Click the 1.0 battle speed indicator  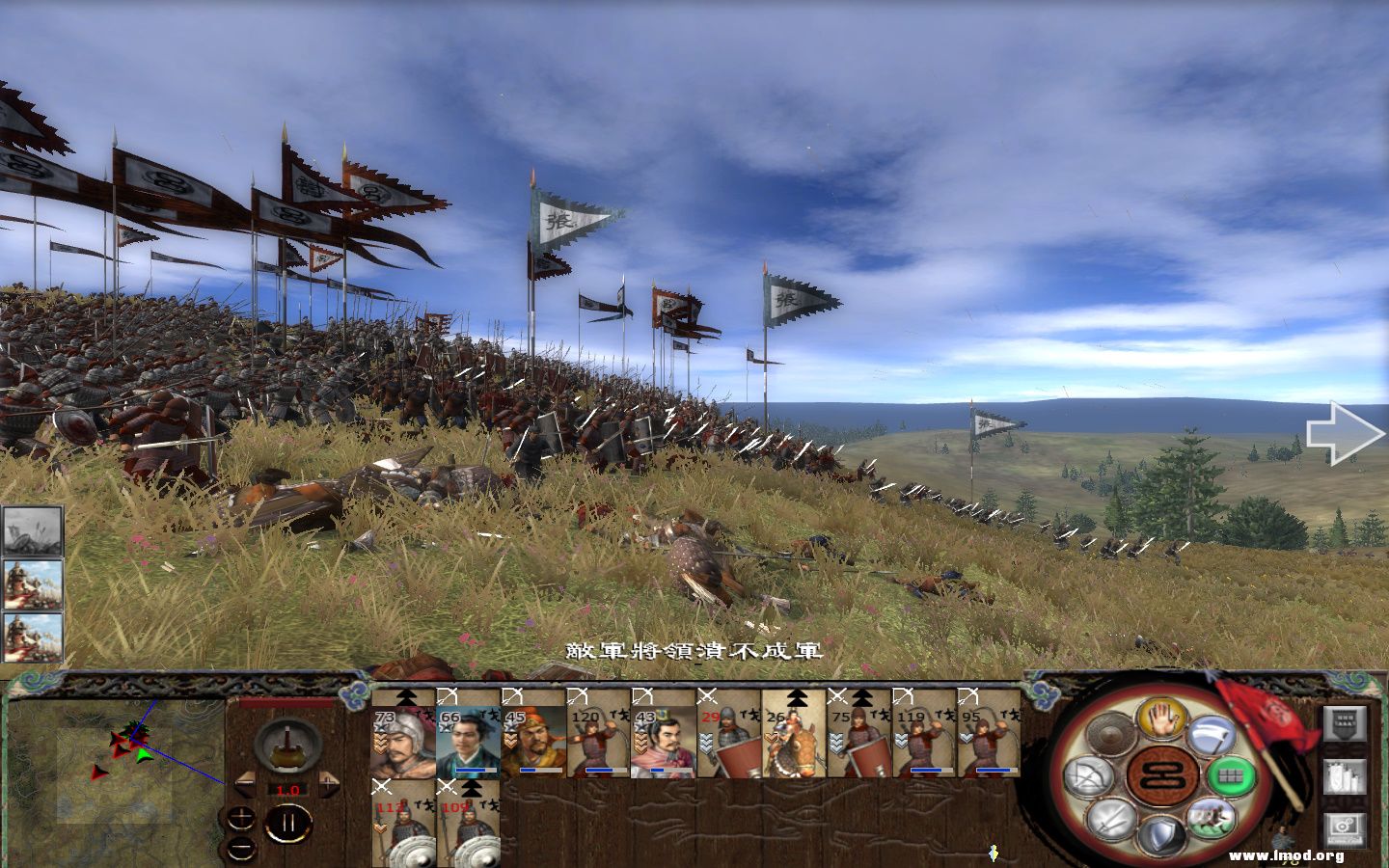[x=287, y=791]
